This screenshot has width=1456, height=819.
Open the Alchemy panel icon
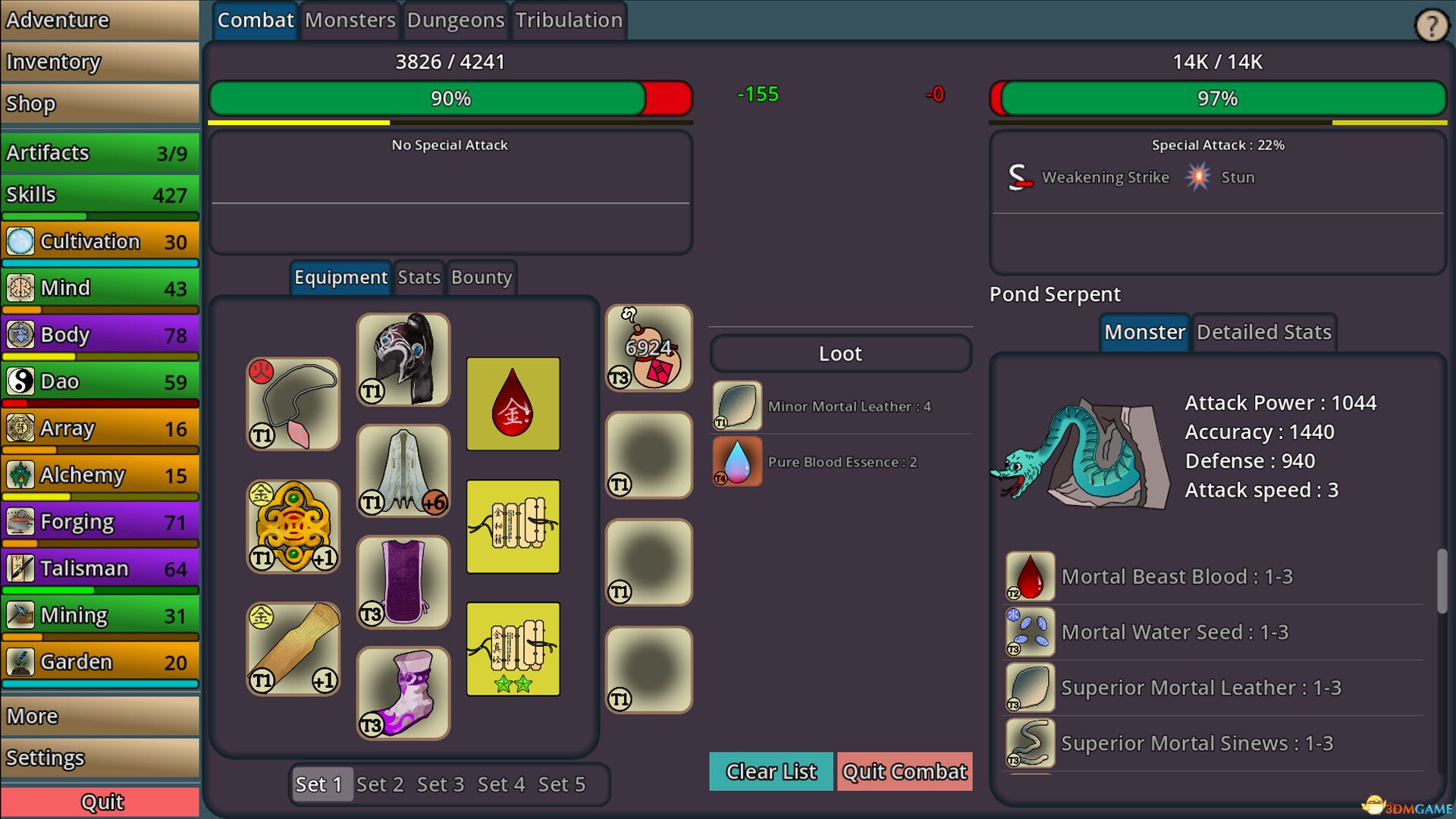pos(20,475)
